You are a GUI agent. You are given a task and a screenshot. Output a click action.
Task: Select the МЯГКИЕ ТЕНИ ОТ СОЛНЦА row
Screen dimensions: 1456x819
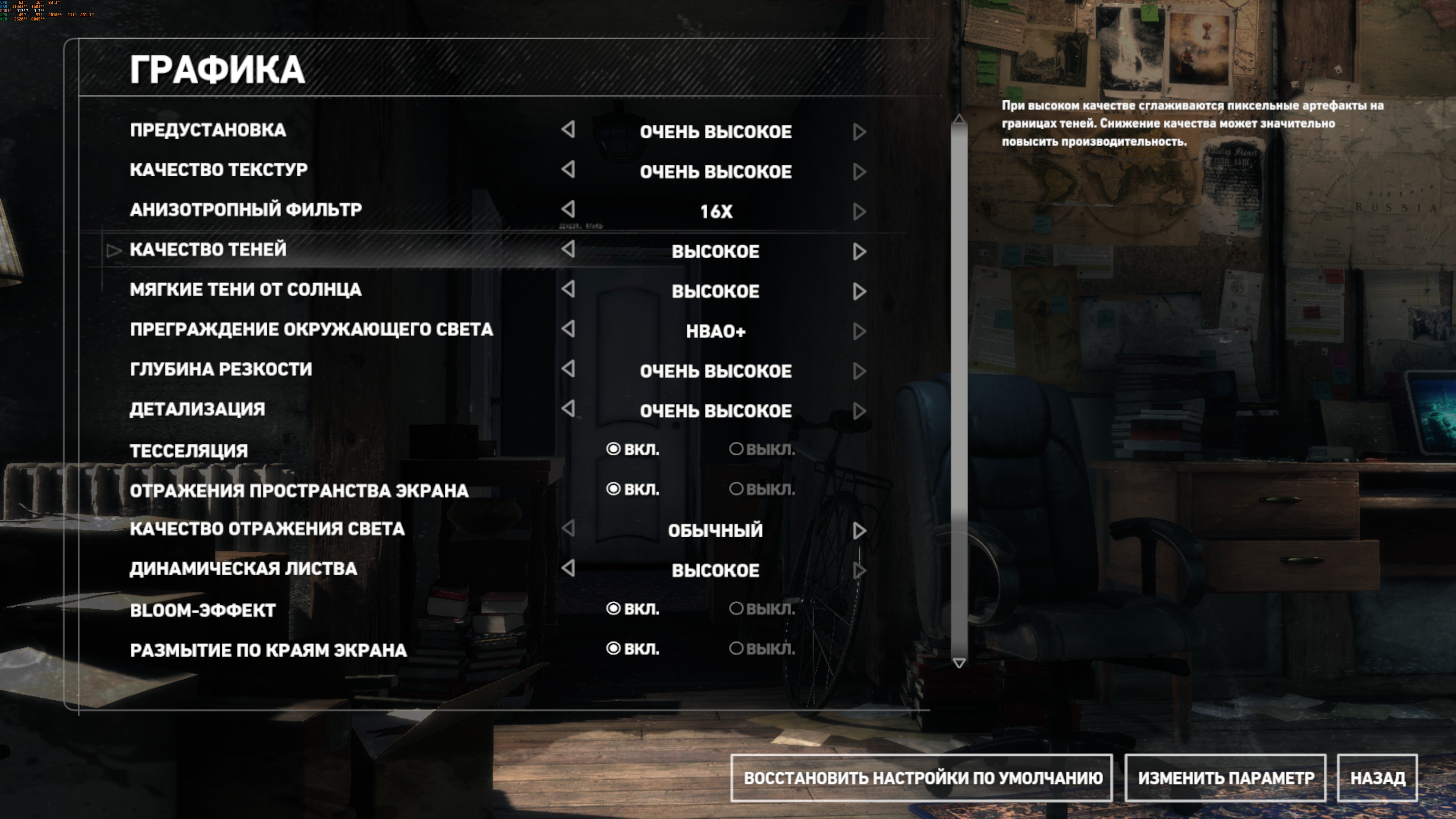click(246, 290)
